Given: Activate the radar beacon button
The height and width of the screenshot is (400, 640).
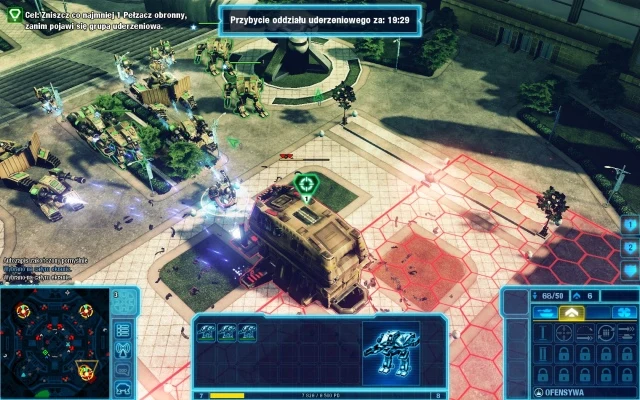Looking at the screenshot, I should [x=124, y=348].
